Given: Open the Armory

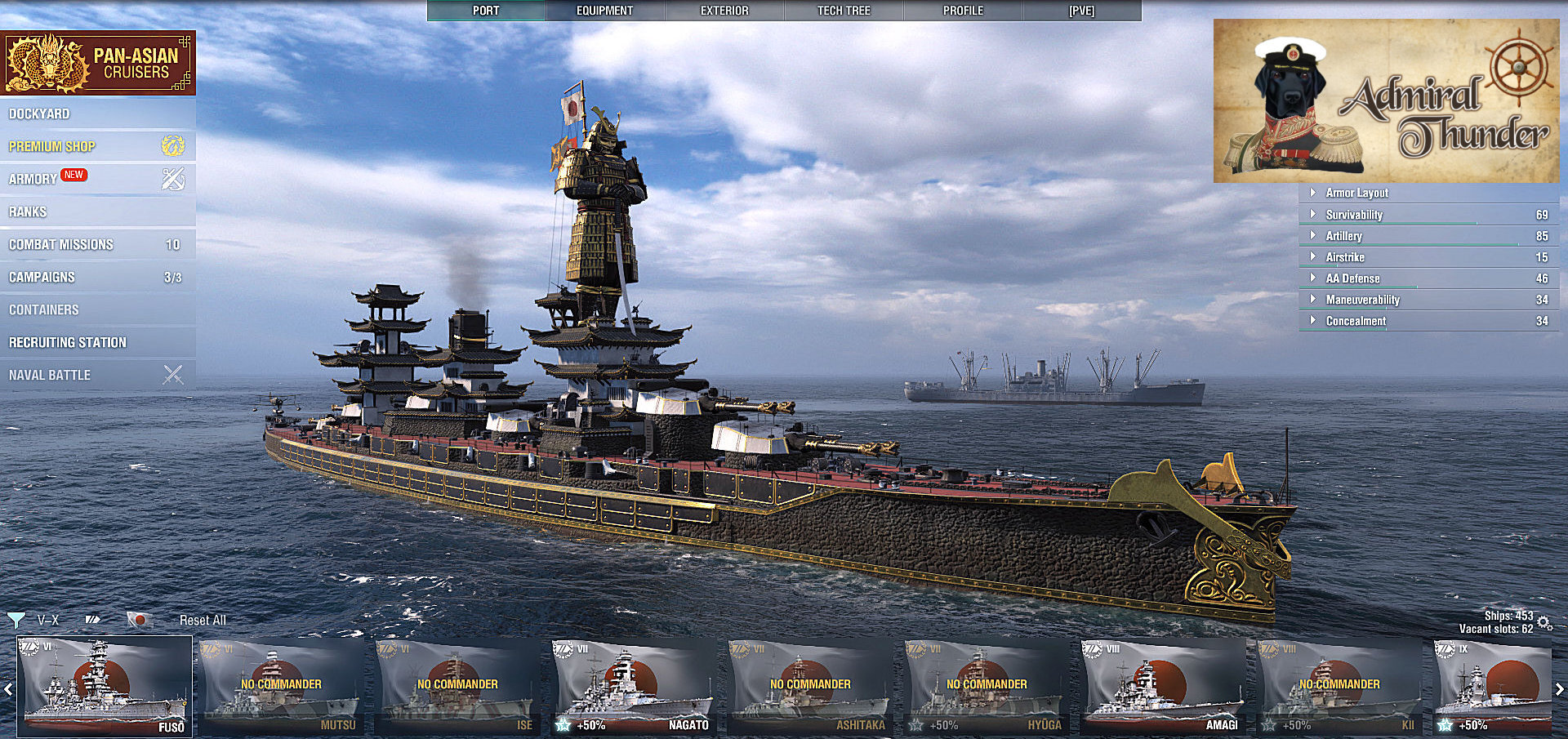Looking at the screenshot, I should (33, 179).
